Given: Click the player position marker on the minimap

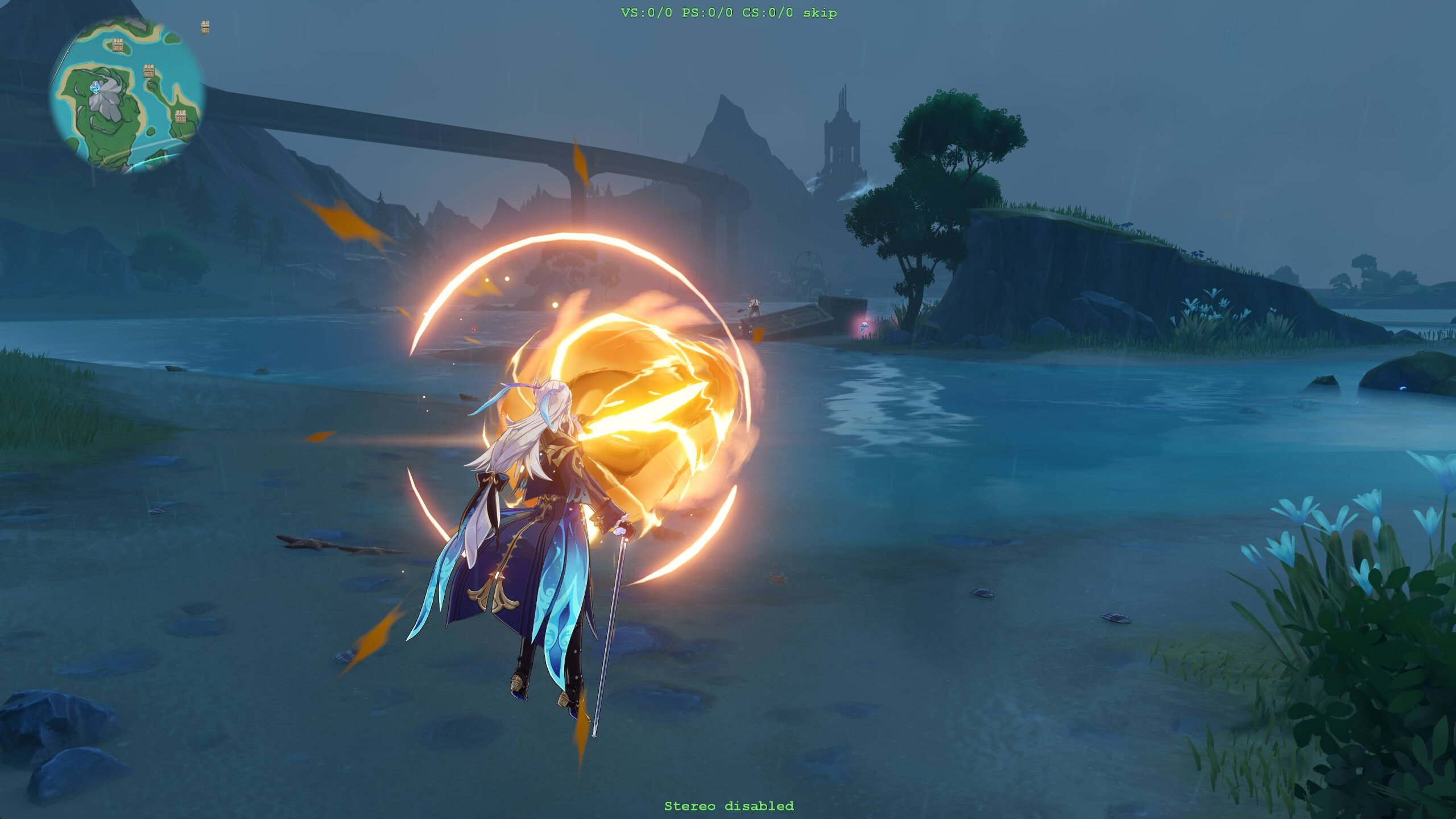Looking at the screenshot, I should pyautogui.click(x=96, y=86).
